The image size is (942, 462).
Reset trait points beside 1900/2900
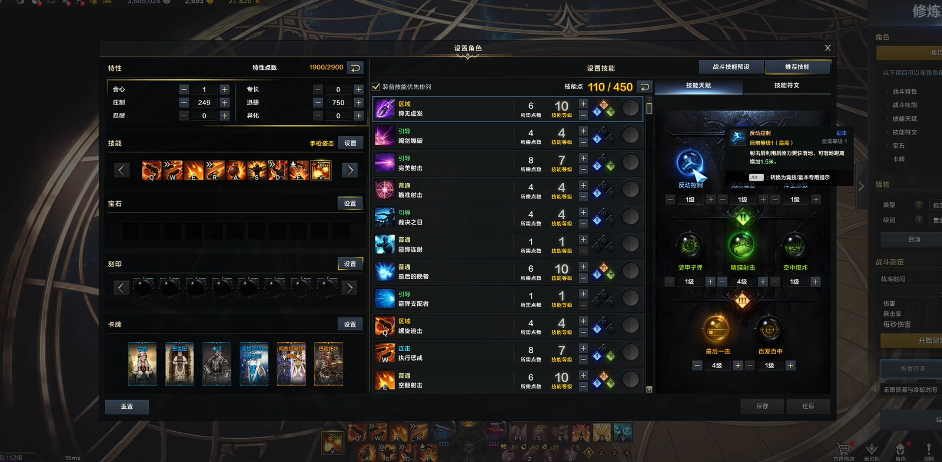(x=355, y=68)
